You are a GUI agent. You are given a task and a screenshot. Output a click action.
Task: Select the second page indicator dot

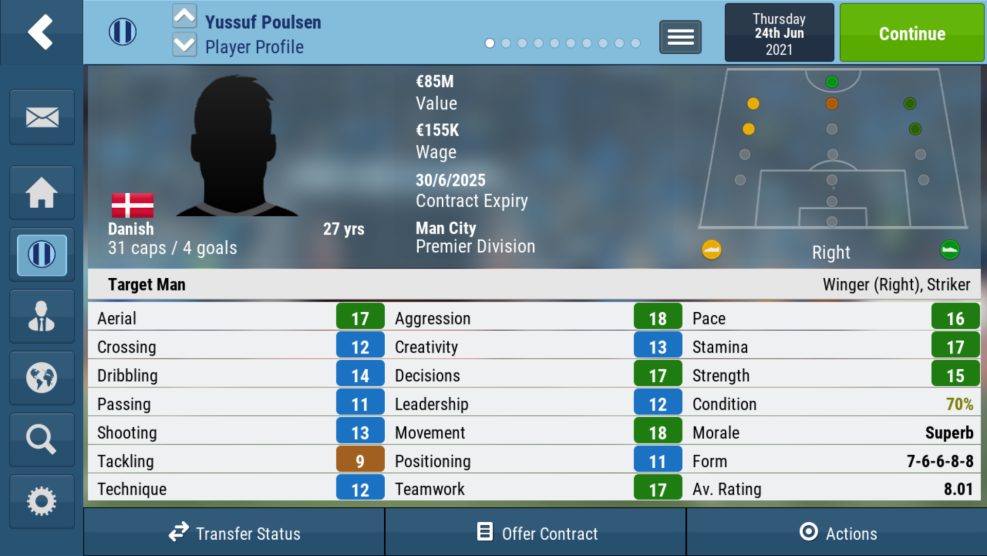click(x=506, y=43)
